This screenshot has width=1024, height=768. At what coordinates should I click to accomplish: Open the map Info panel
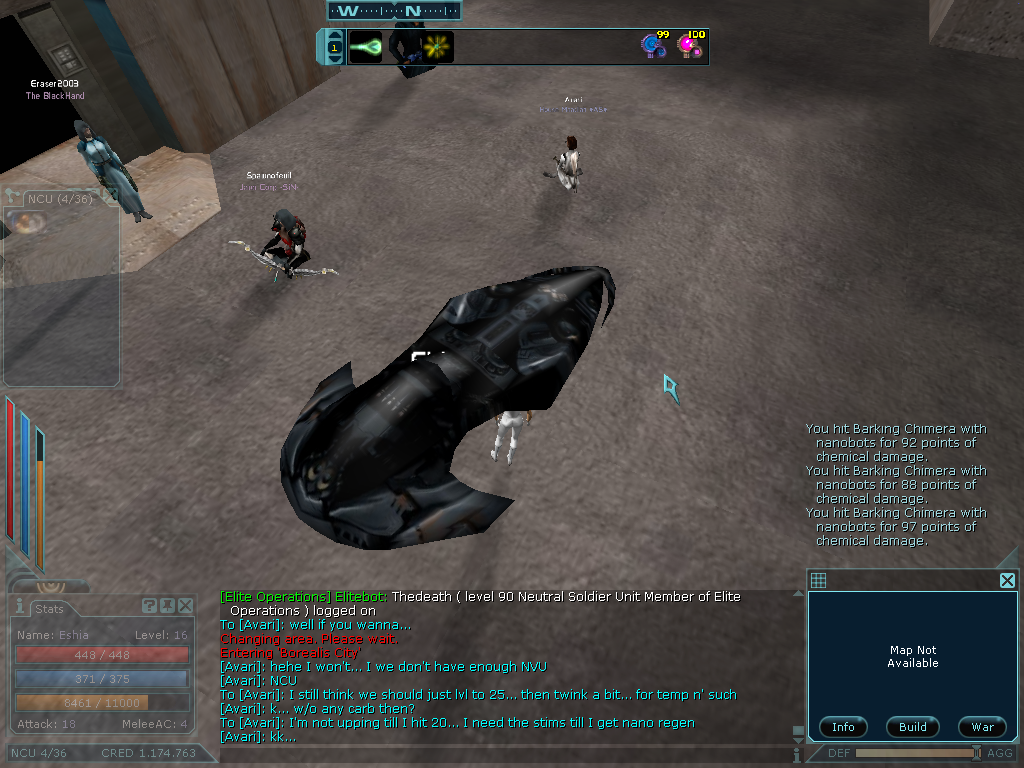coord(843,727)
